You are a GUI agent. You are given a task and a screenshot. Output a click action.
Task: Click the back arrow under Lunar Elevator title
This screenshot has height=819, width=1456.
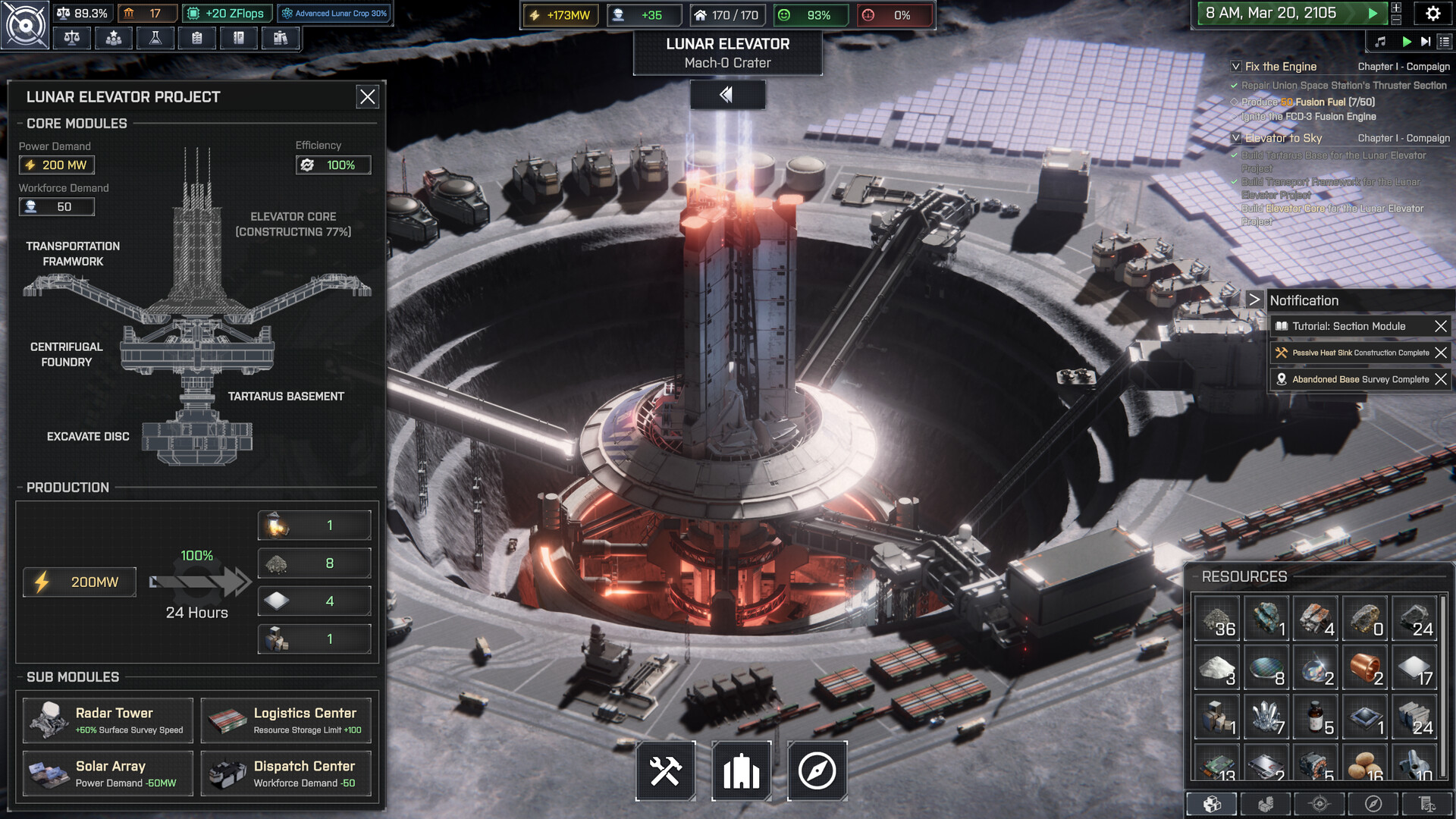(726, 95)
